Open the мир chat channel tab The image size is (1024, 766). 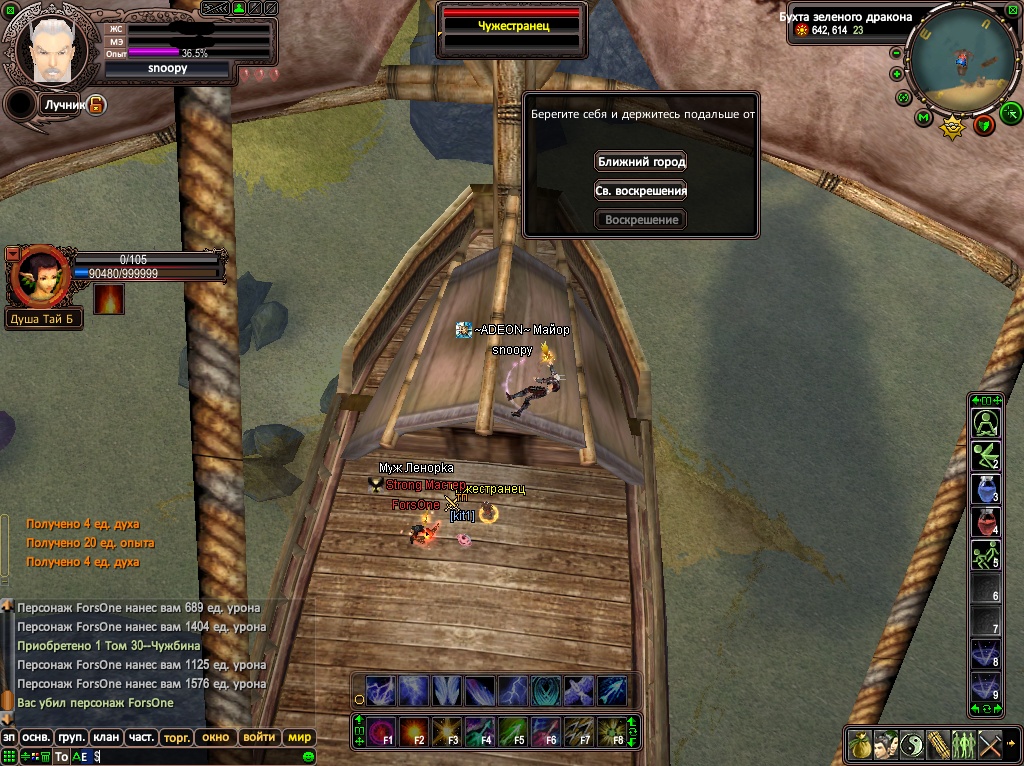(299, 737)
